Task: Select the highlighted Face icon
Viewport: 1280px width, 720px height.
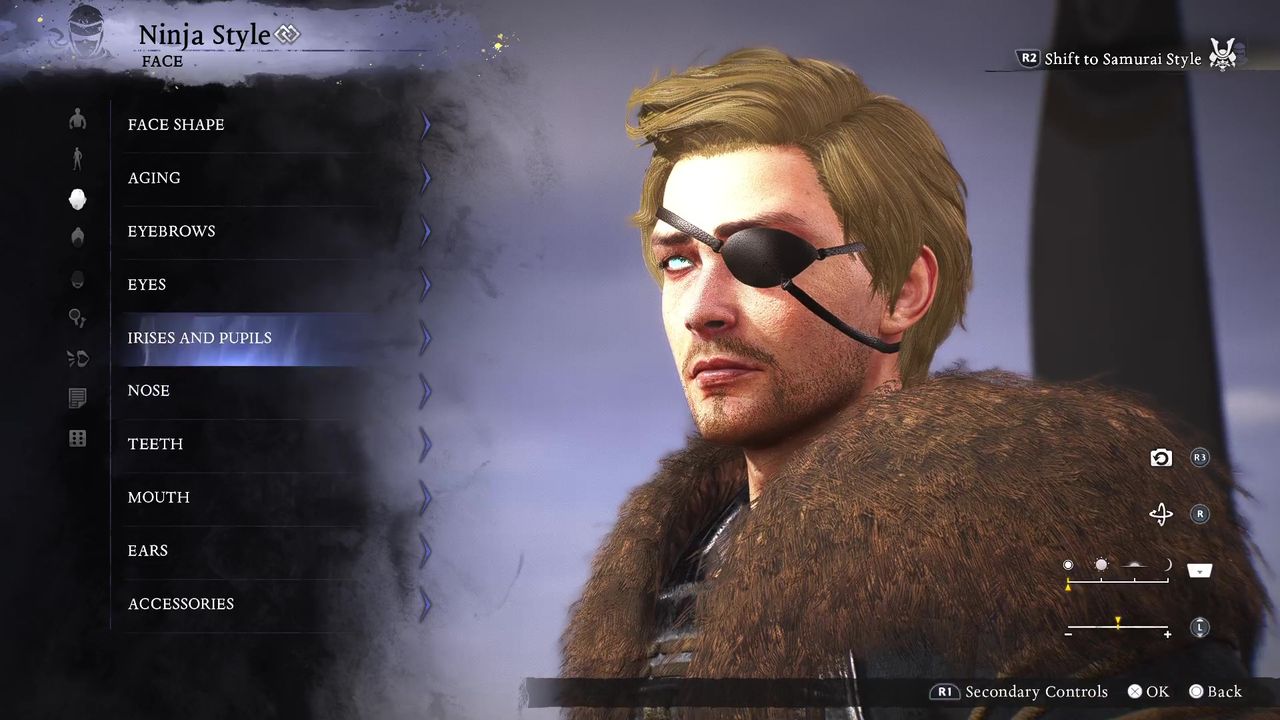Action: point(77,199)
